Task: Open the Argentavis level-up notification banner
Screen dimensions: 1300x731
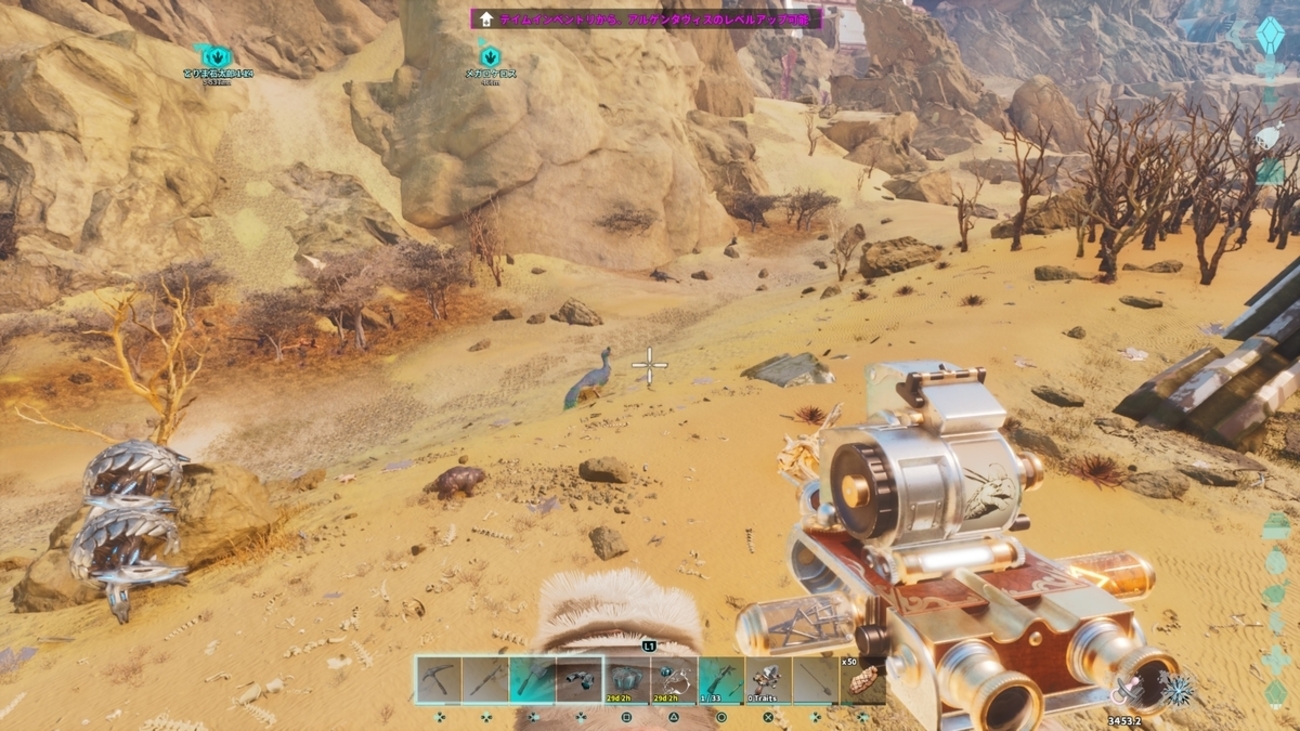Action: pos(647,18)
